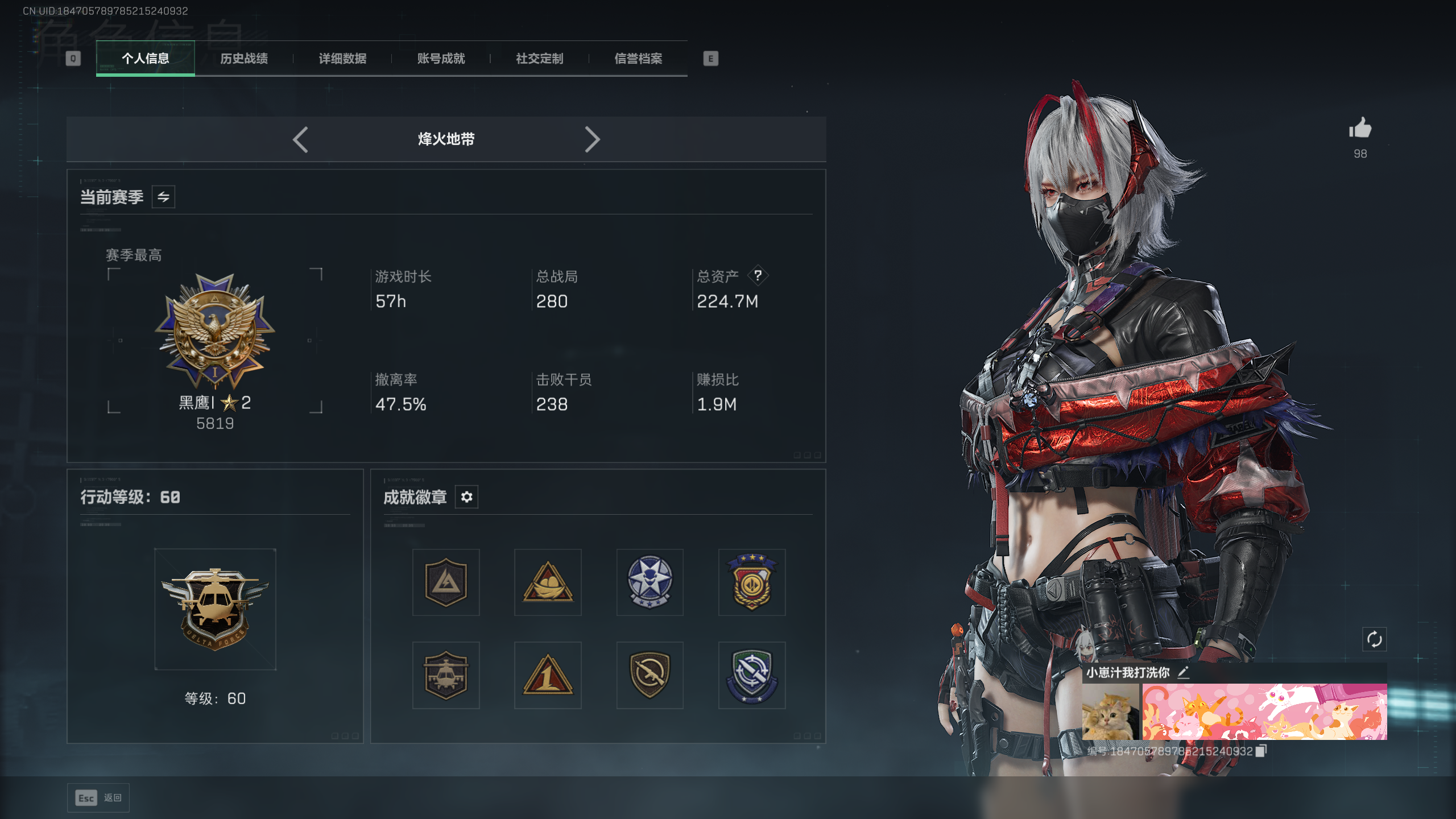Select the golden nest achievement badge

(548, 582)
